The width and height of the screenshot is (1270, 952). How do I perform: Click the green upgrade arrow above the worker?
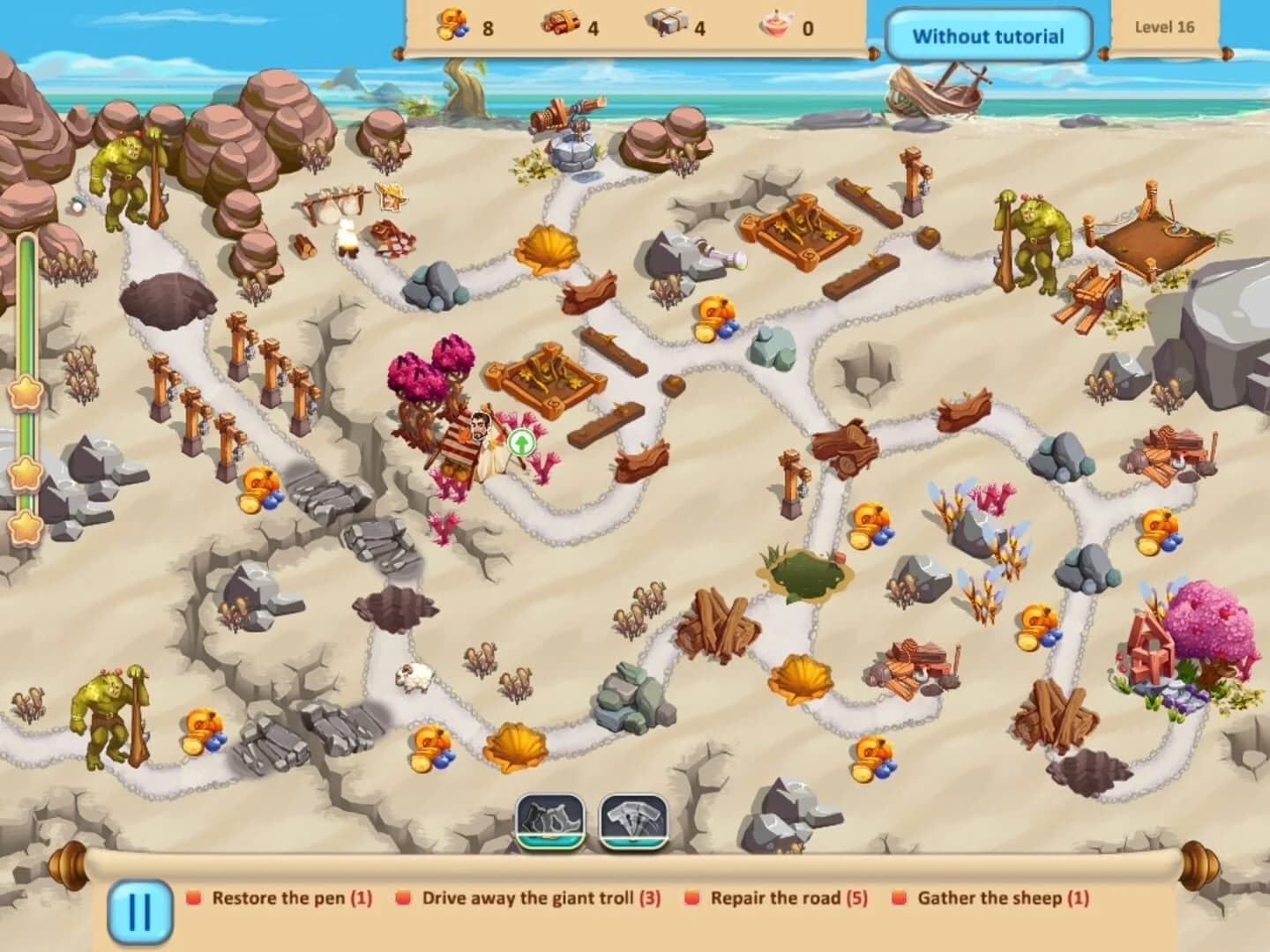tap(523, 441)
